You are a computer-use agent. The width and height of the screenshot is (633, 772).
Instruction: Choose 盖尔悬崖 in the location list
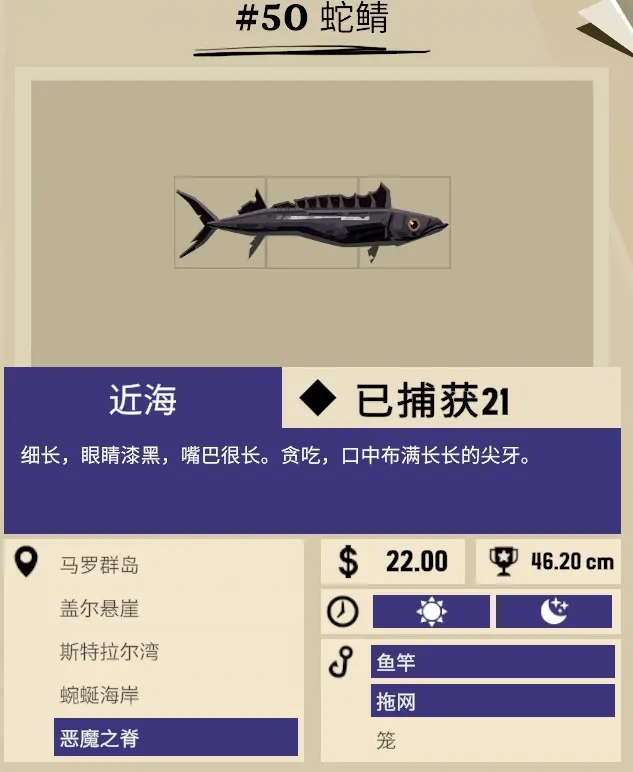pyautogui.click(x=99, y=609)
